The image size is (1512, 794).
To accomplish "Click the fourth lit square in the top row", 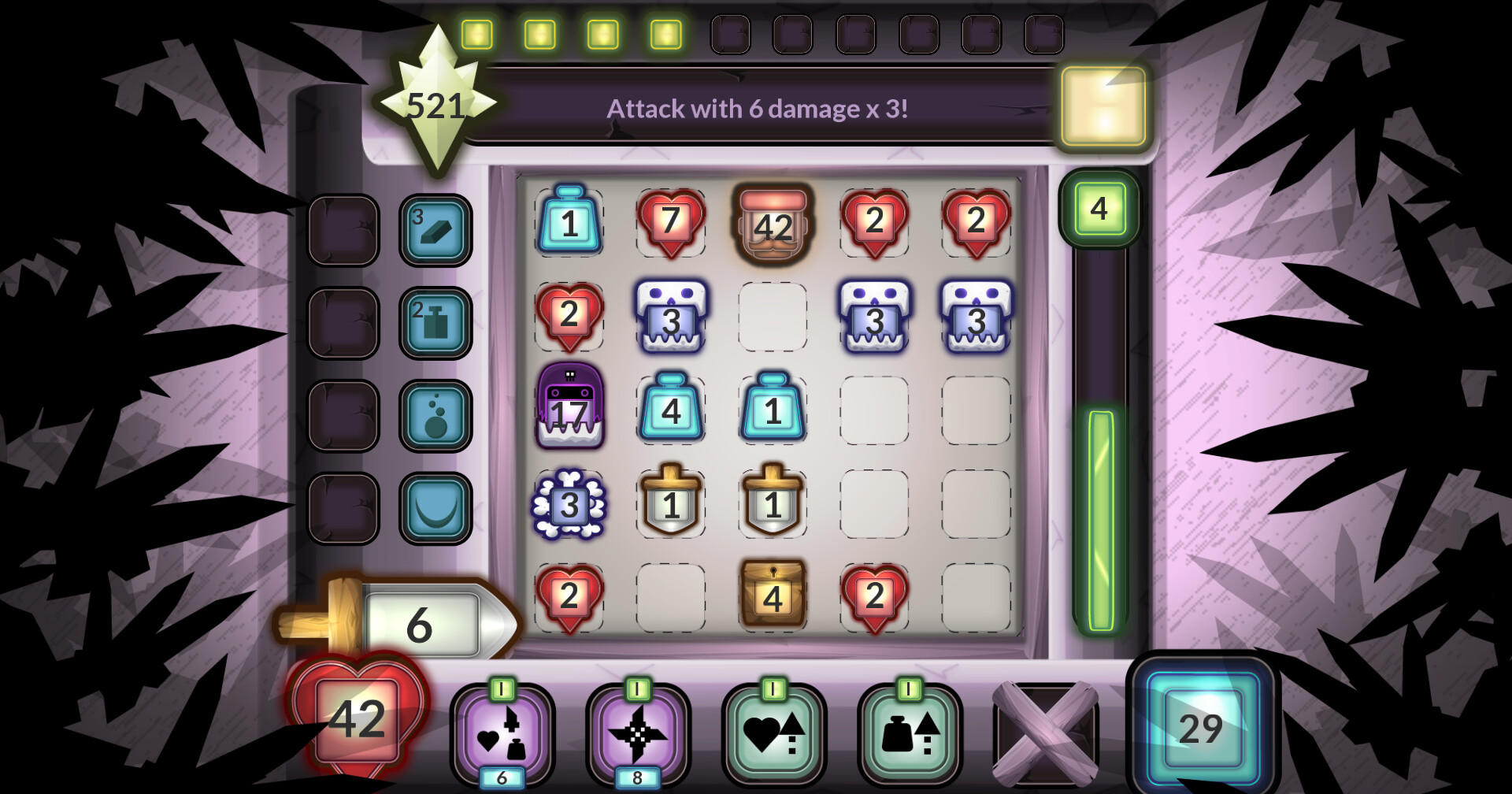I will click(x=664, y=33).
